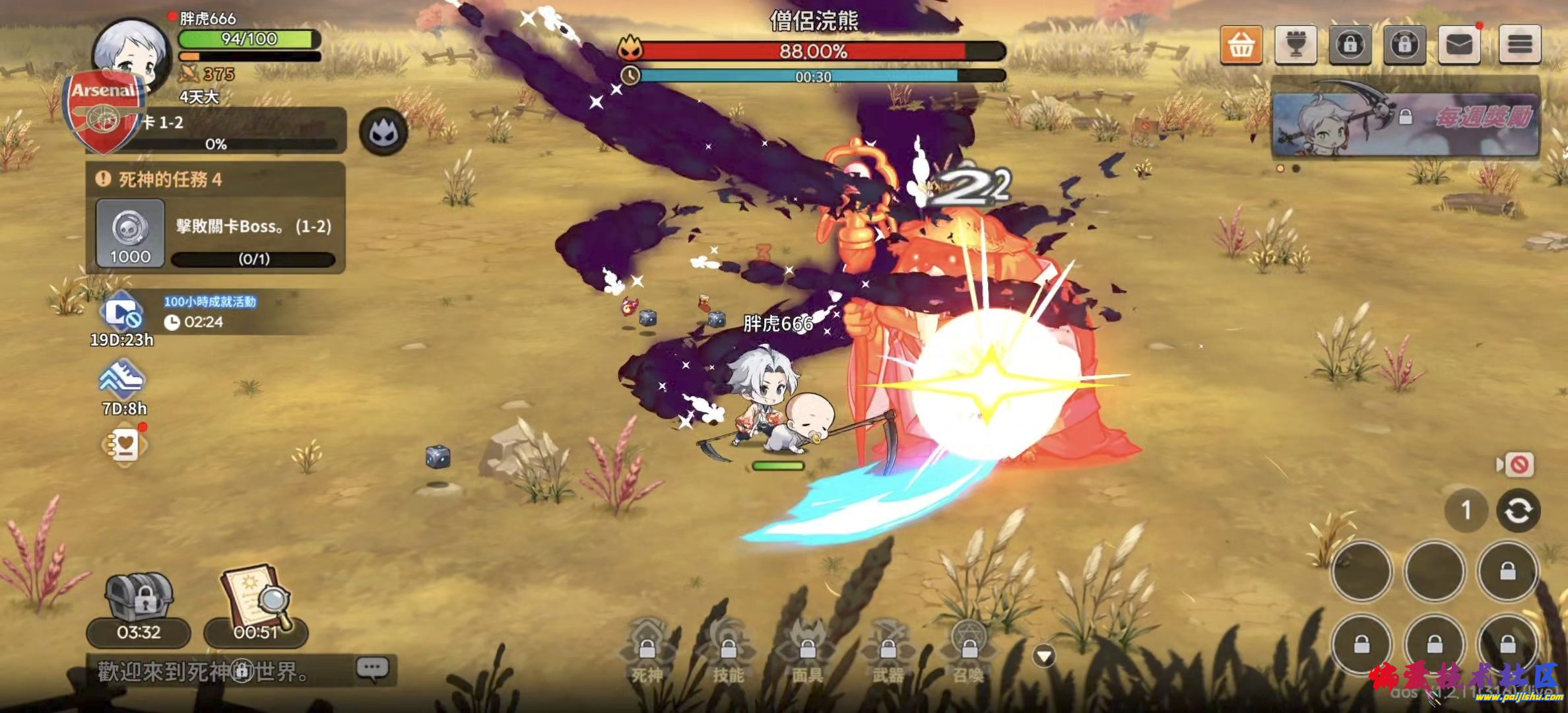Open the shop basket icon
This screenshot has height=713, width=1568.
(1241, 45)
